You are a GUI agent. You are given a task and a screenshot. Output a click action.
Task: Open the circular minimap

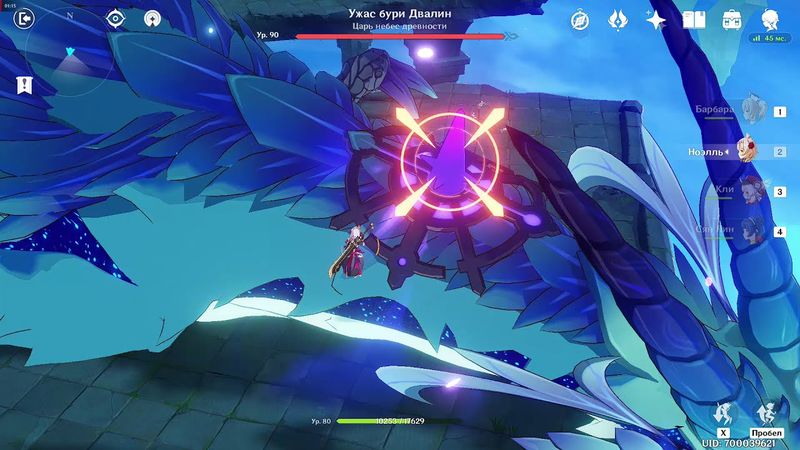pyautogui.click(x=70, y=50)
